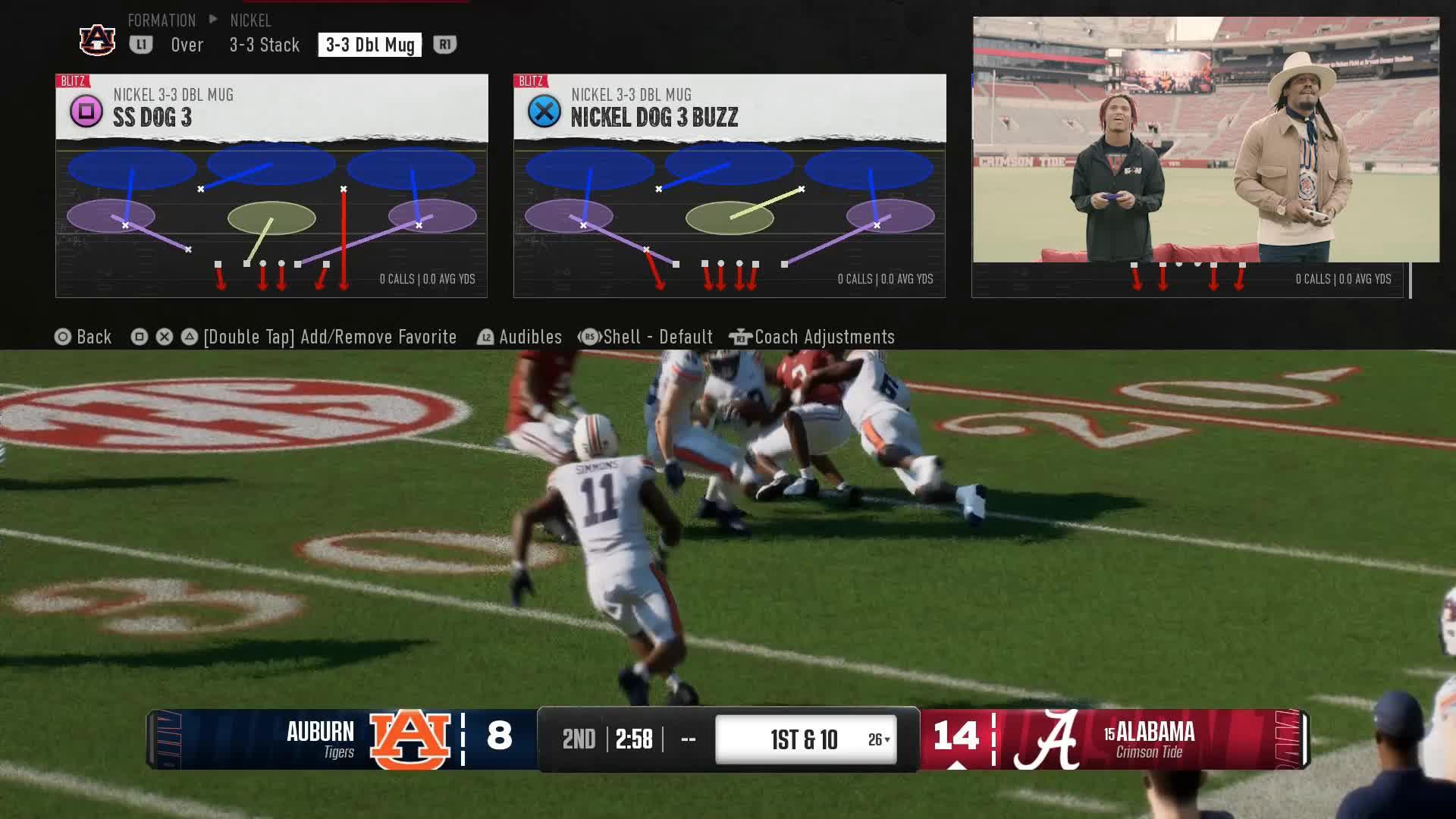This screenshot has height=819, width=1456.
Task: Select the Square icon on SS Dog 3
Action: pyautogui.click(x=86, y=111)
